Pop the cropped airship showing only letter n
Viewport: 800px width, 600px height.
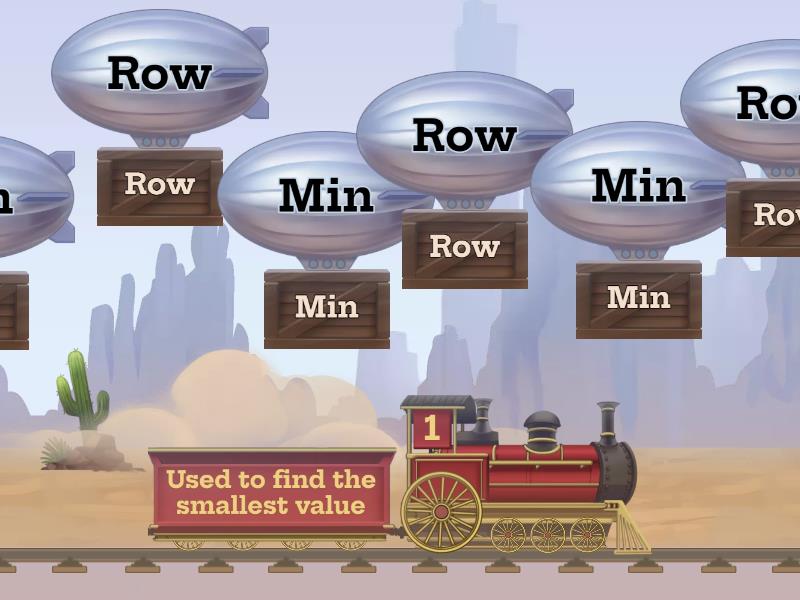(x=25, y=197)
